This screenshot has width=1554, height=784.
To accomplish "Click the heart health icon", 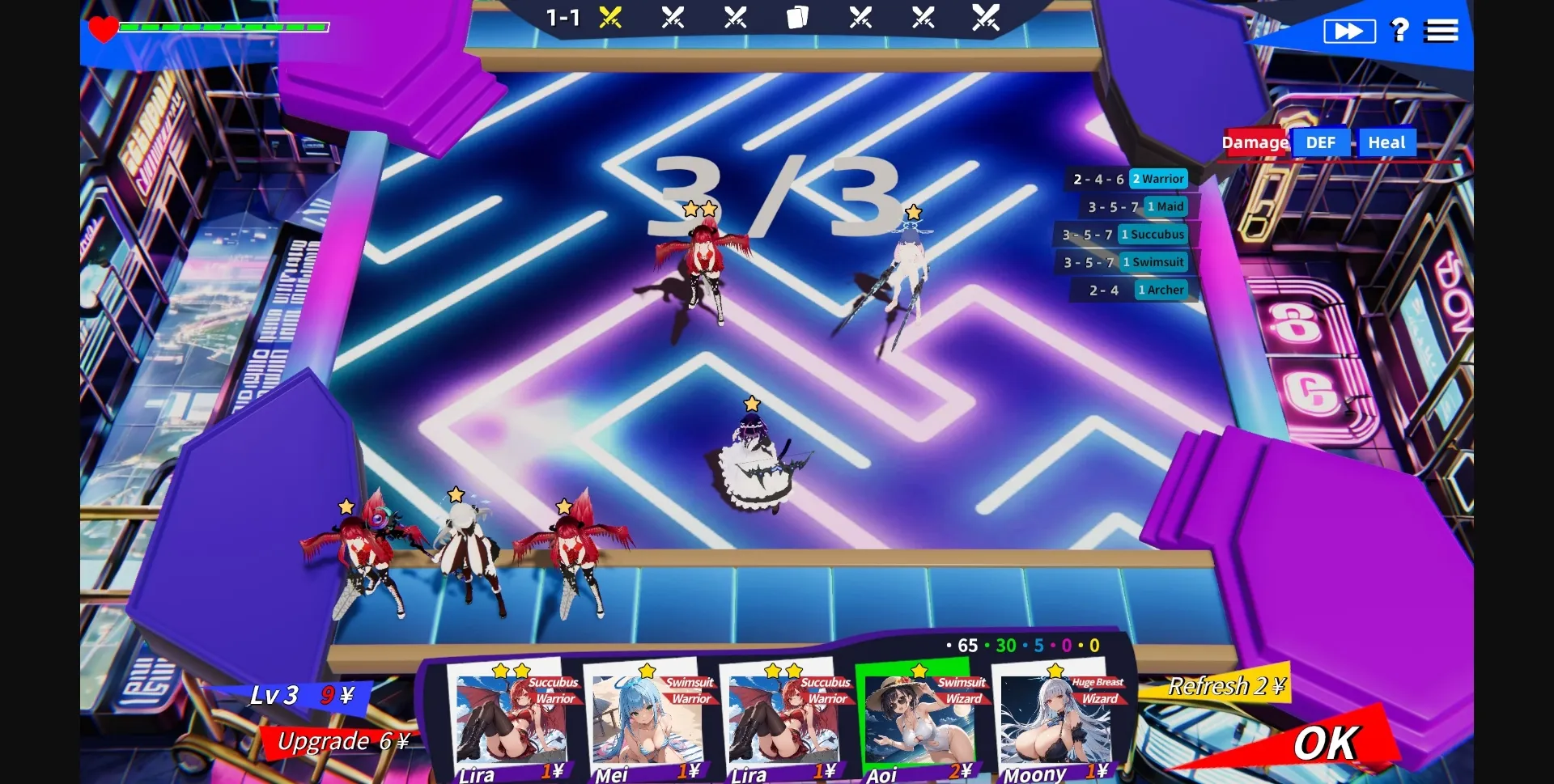I will pyautogui.click(x=103, y=30).
